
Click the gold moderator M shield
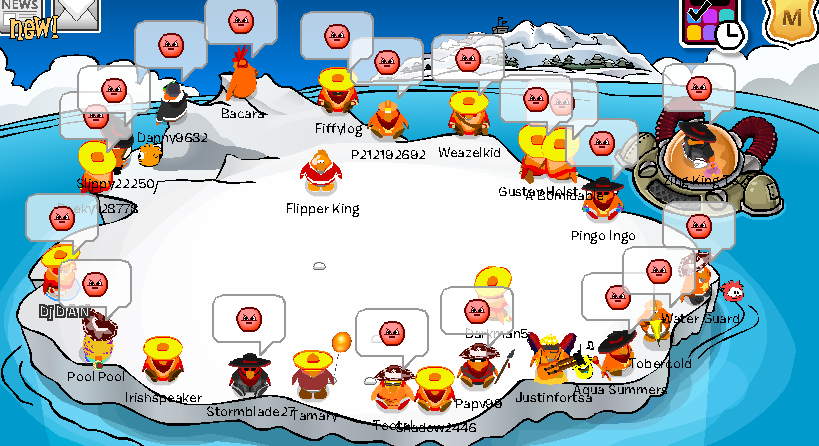point(793,18)
